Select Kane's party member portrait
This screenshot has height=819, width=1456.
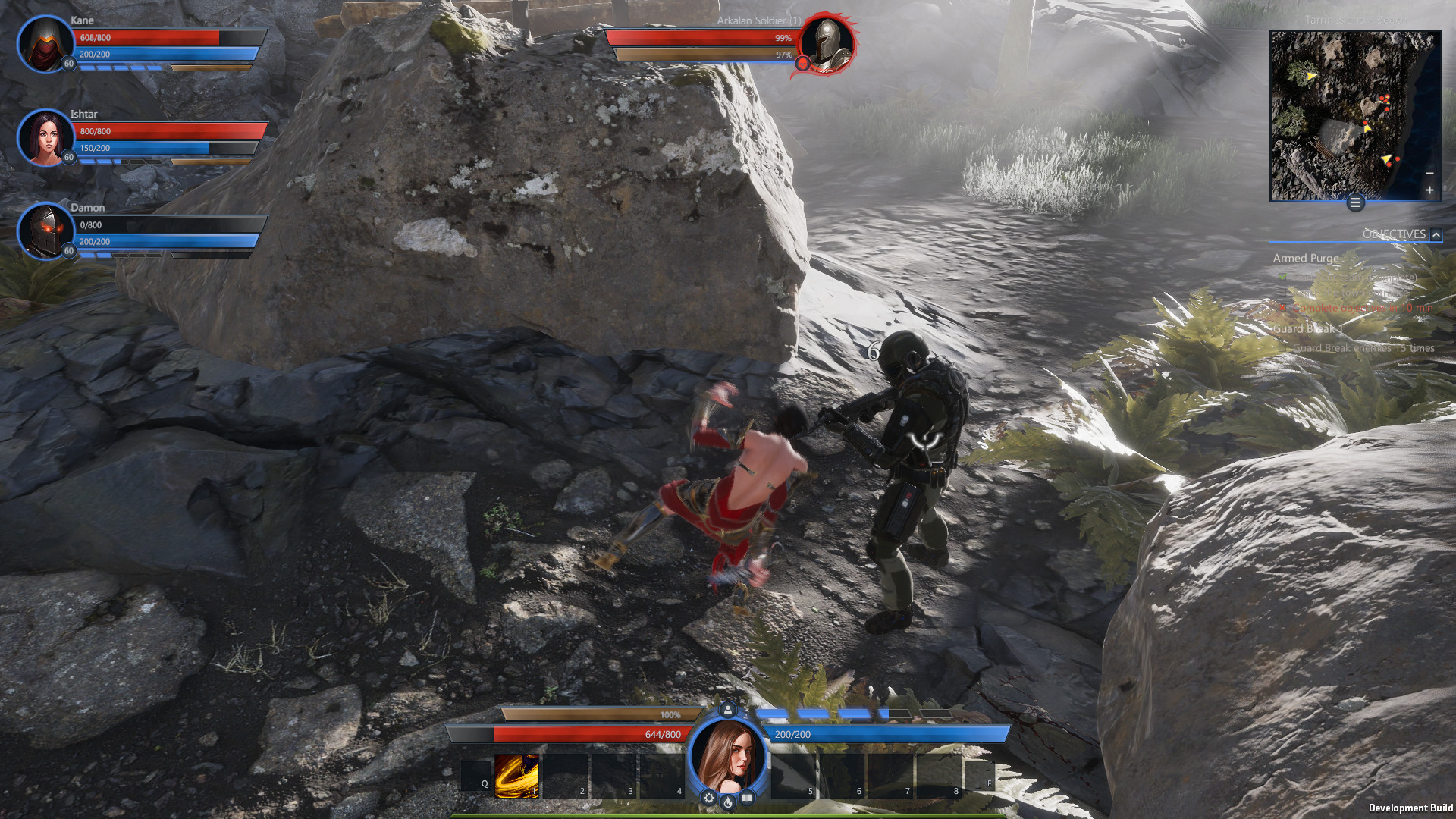44,45
